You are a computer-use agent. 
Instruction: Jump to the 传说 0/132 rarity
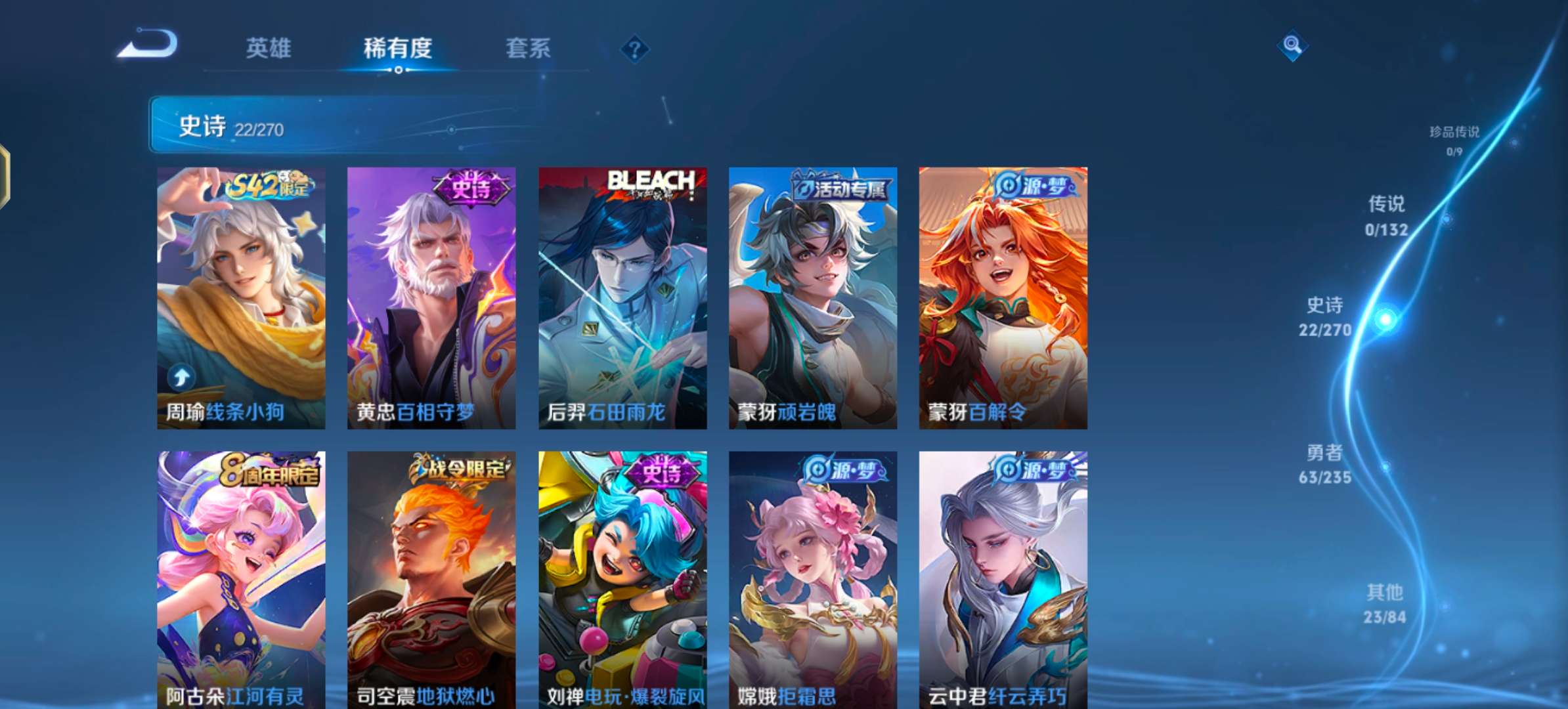click(1386, 216)
